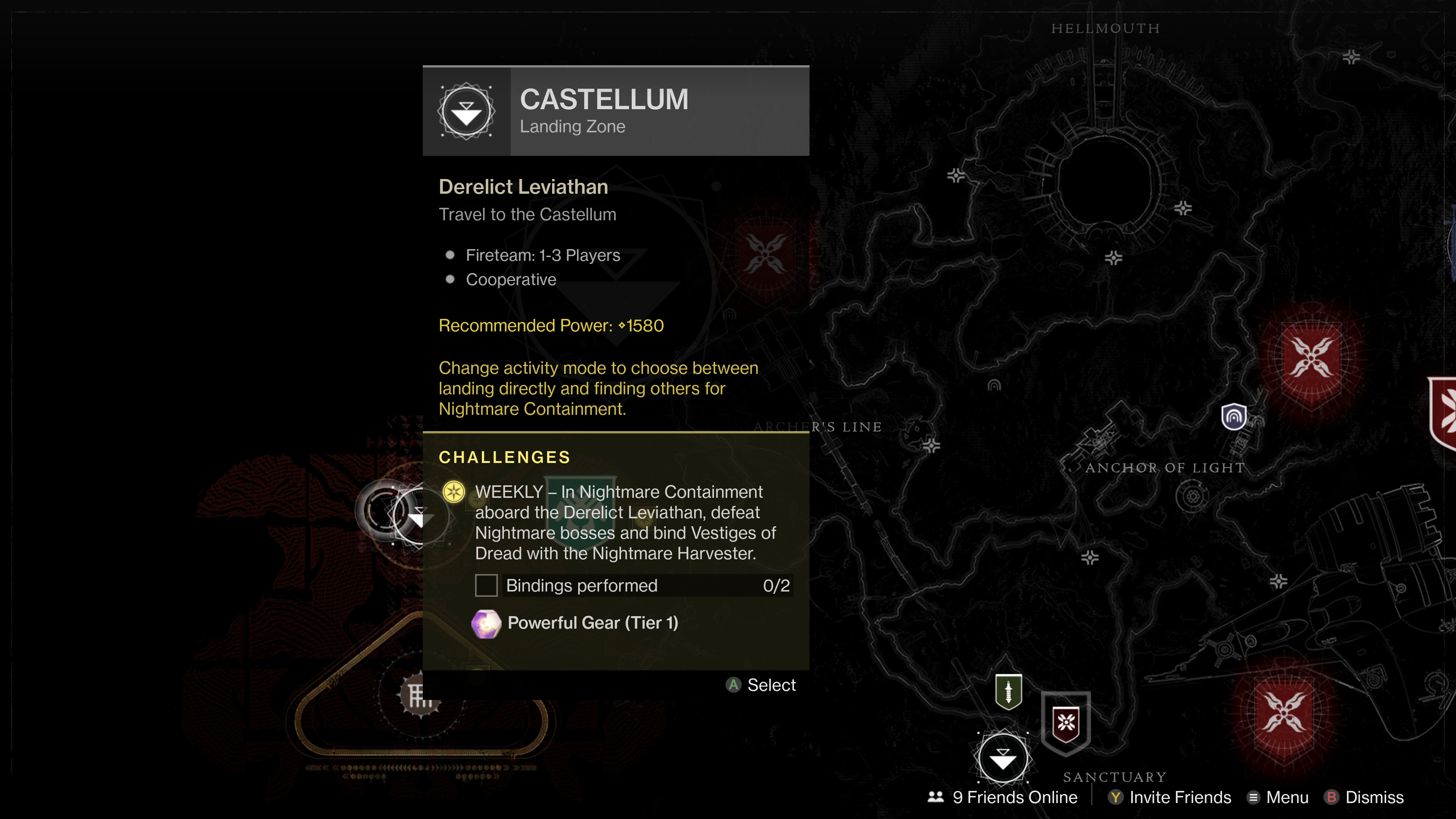The image size is (1456, 819).
Task: Dismiss the destination map screen
Action: coord(1368,797)
